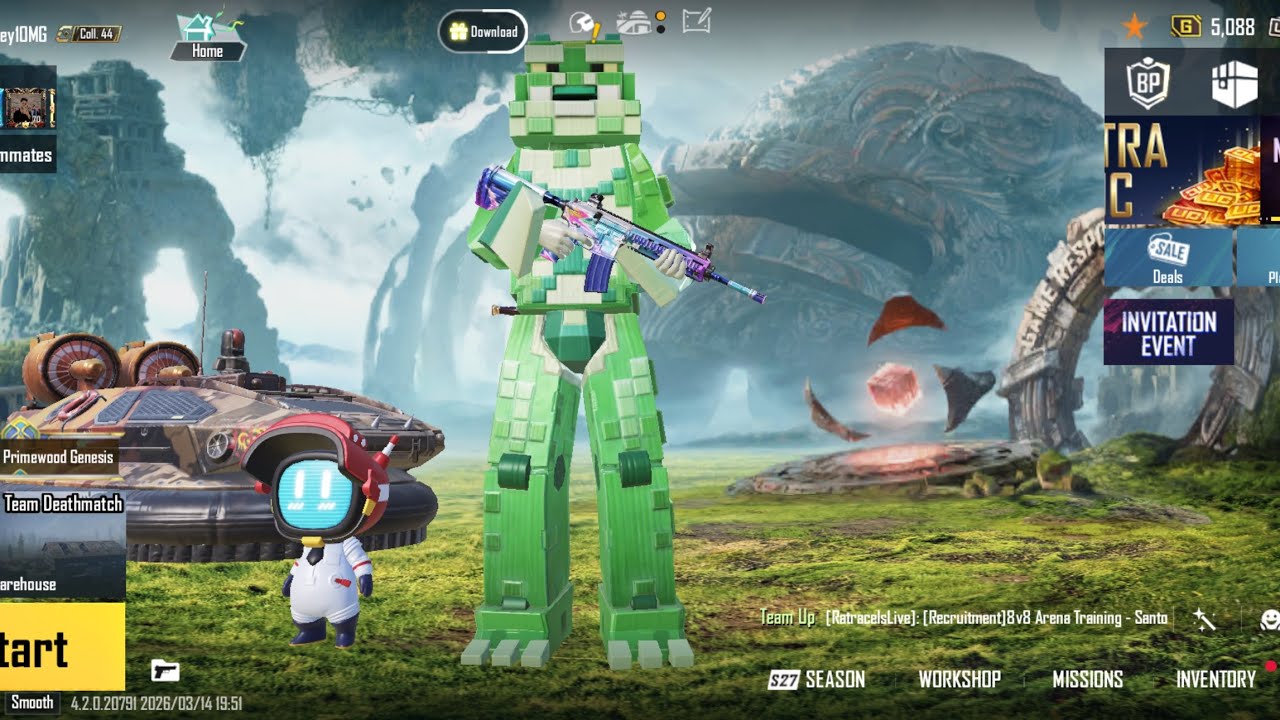This screenshot has width=1280, height=720.
Task: Hit the yellow Start button
Action: point(60,647)
